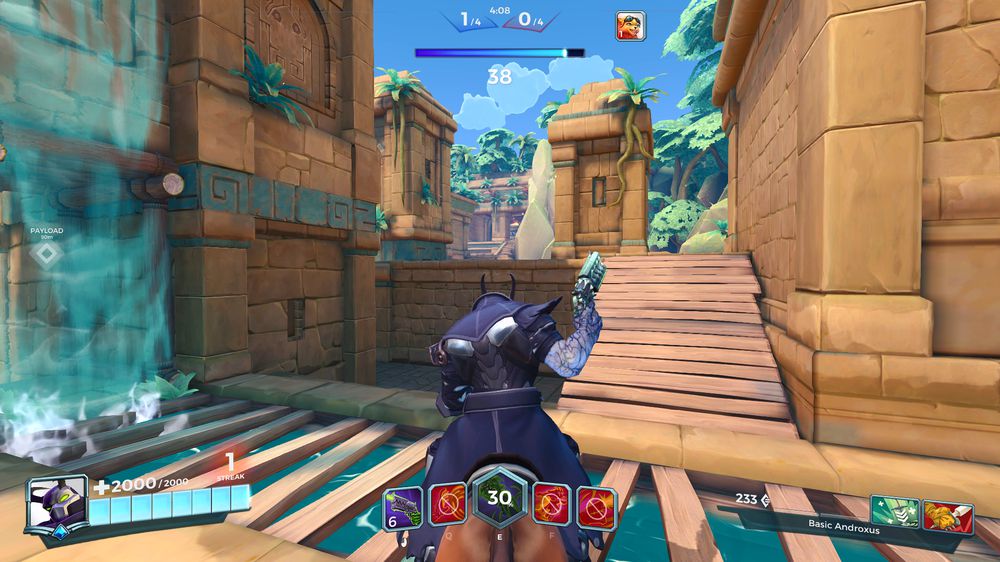Screen dimensions: 1000x562
Task: Activate the disabled ability labeled F
Action: (551, 504)
